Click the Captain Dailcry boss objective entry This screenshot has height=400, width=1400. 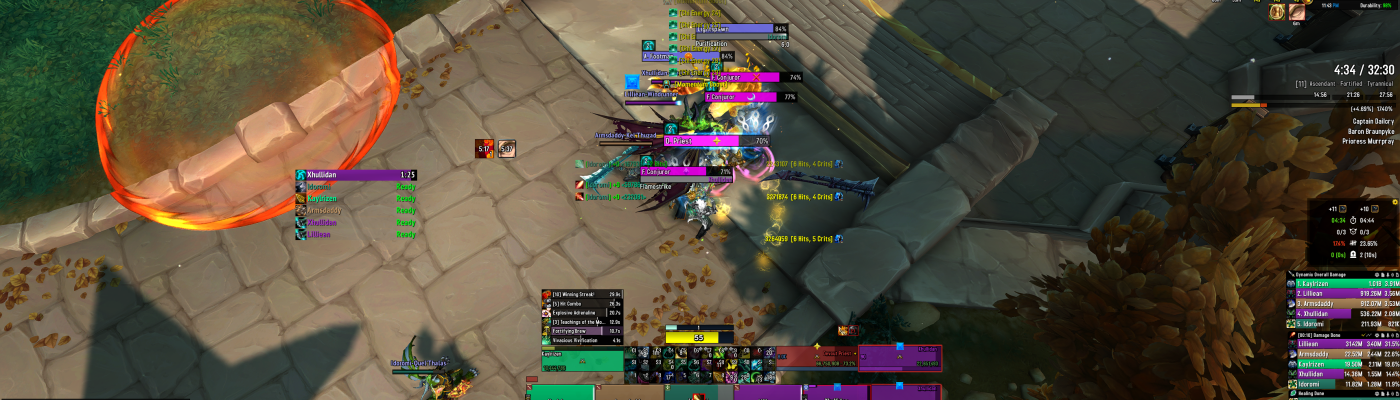point(1372,121)
